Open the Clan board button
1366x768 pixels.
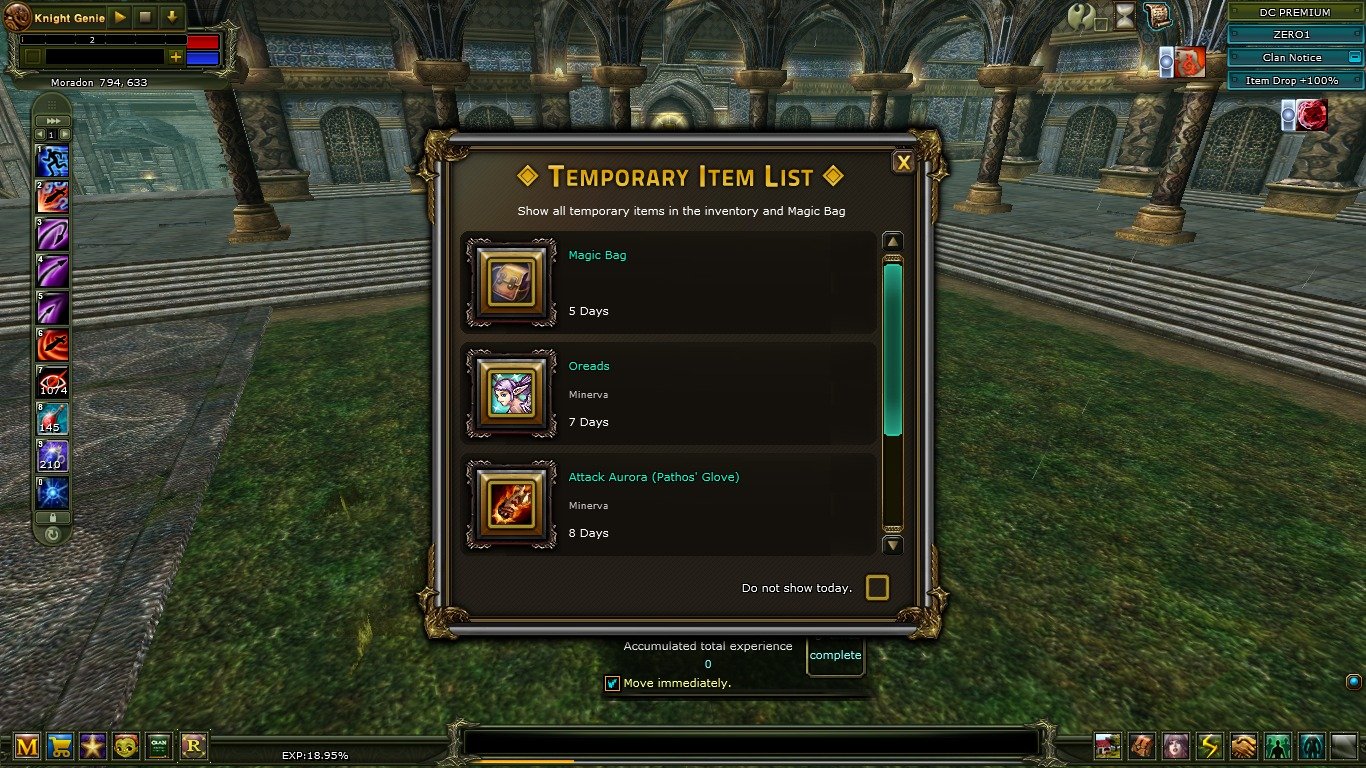[159, 745]
